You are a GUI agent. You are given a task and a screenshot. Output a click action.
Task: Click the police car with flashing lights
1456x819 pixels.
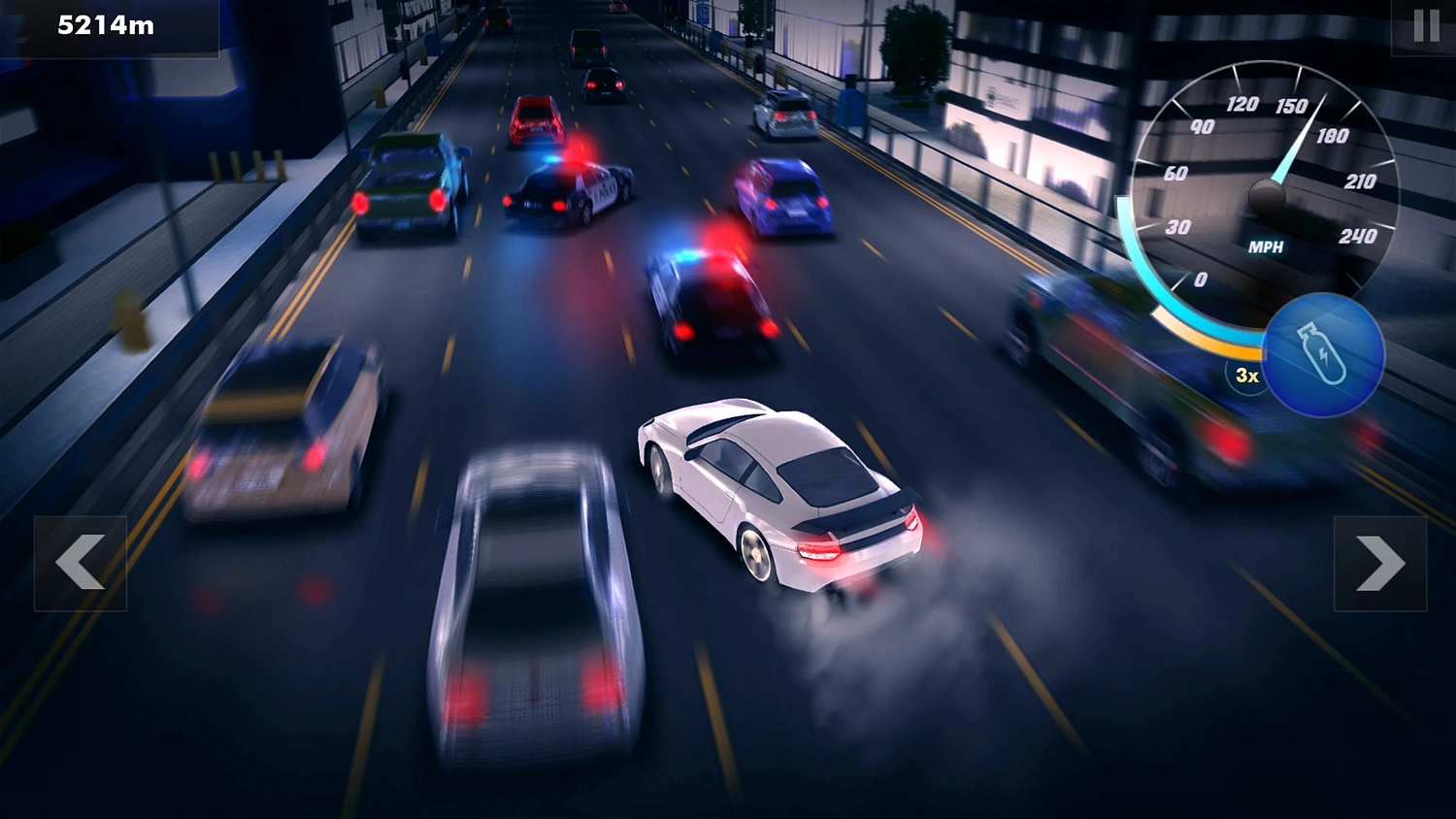568,189
